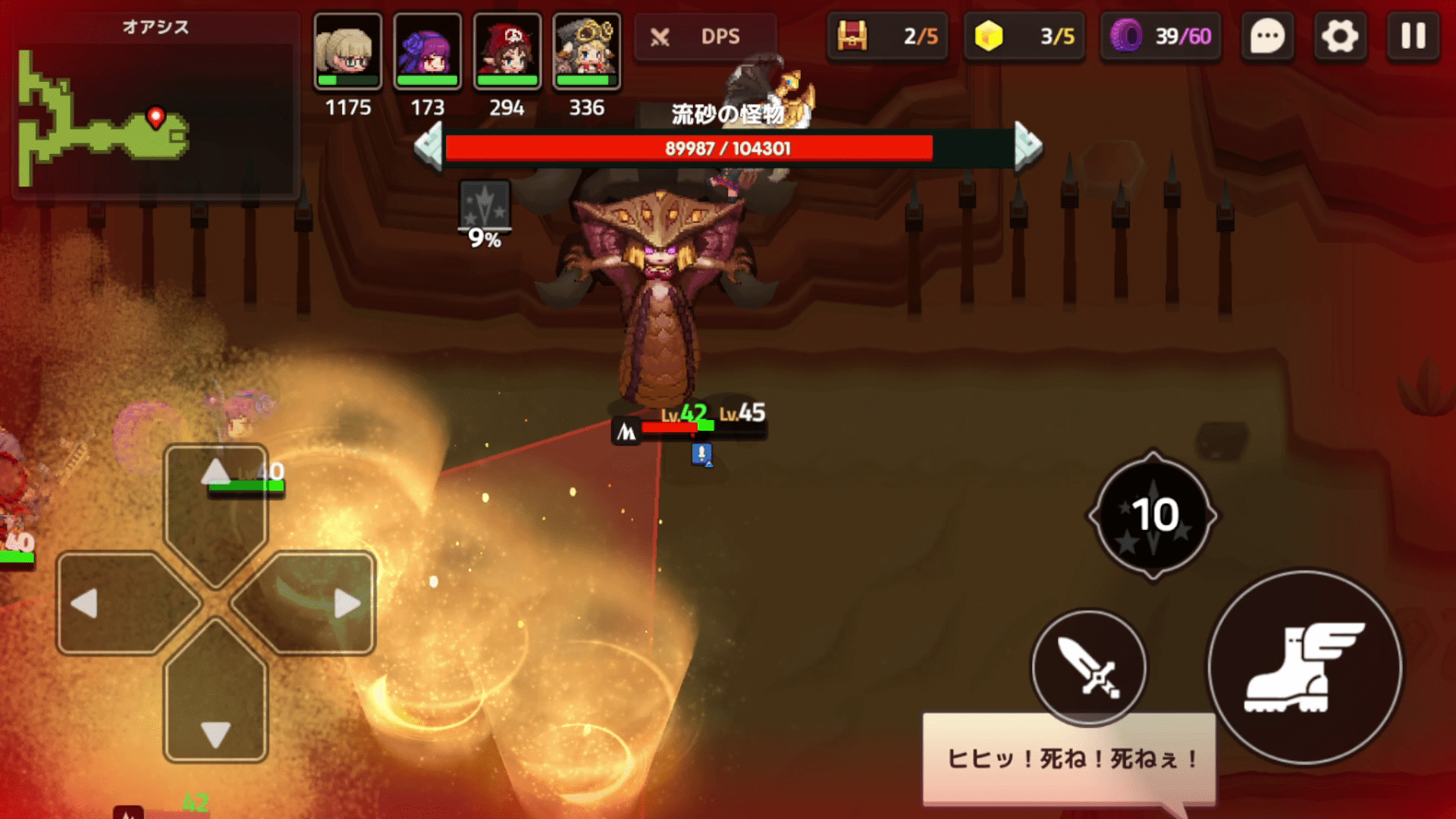Select the goggles-wearing hero portrait
The image size is (1456, 819).
click(x=587, y=51)
